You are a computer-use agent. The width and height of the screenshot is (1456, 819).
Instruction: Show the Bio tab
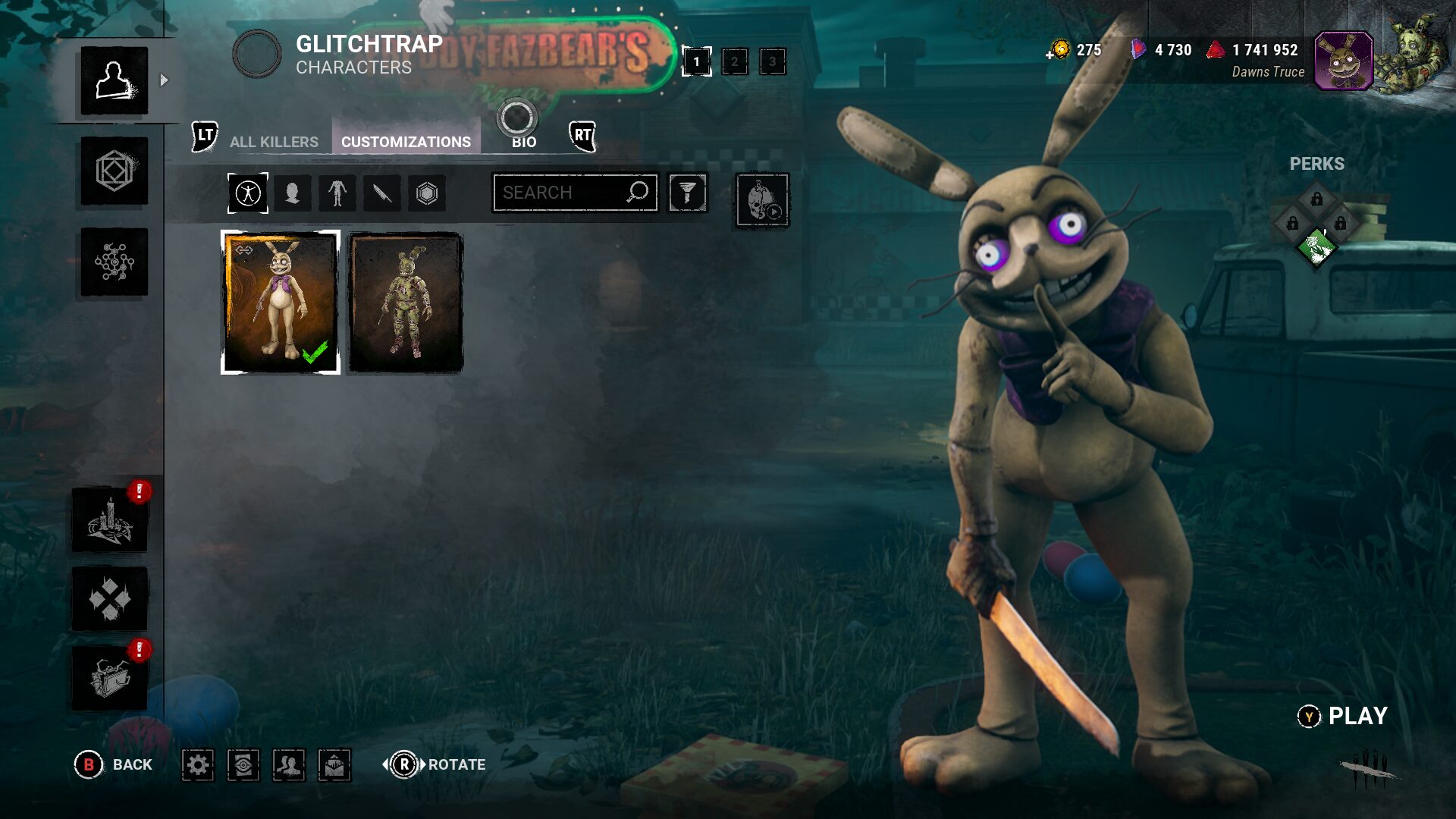coord(523,142)
